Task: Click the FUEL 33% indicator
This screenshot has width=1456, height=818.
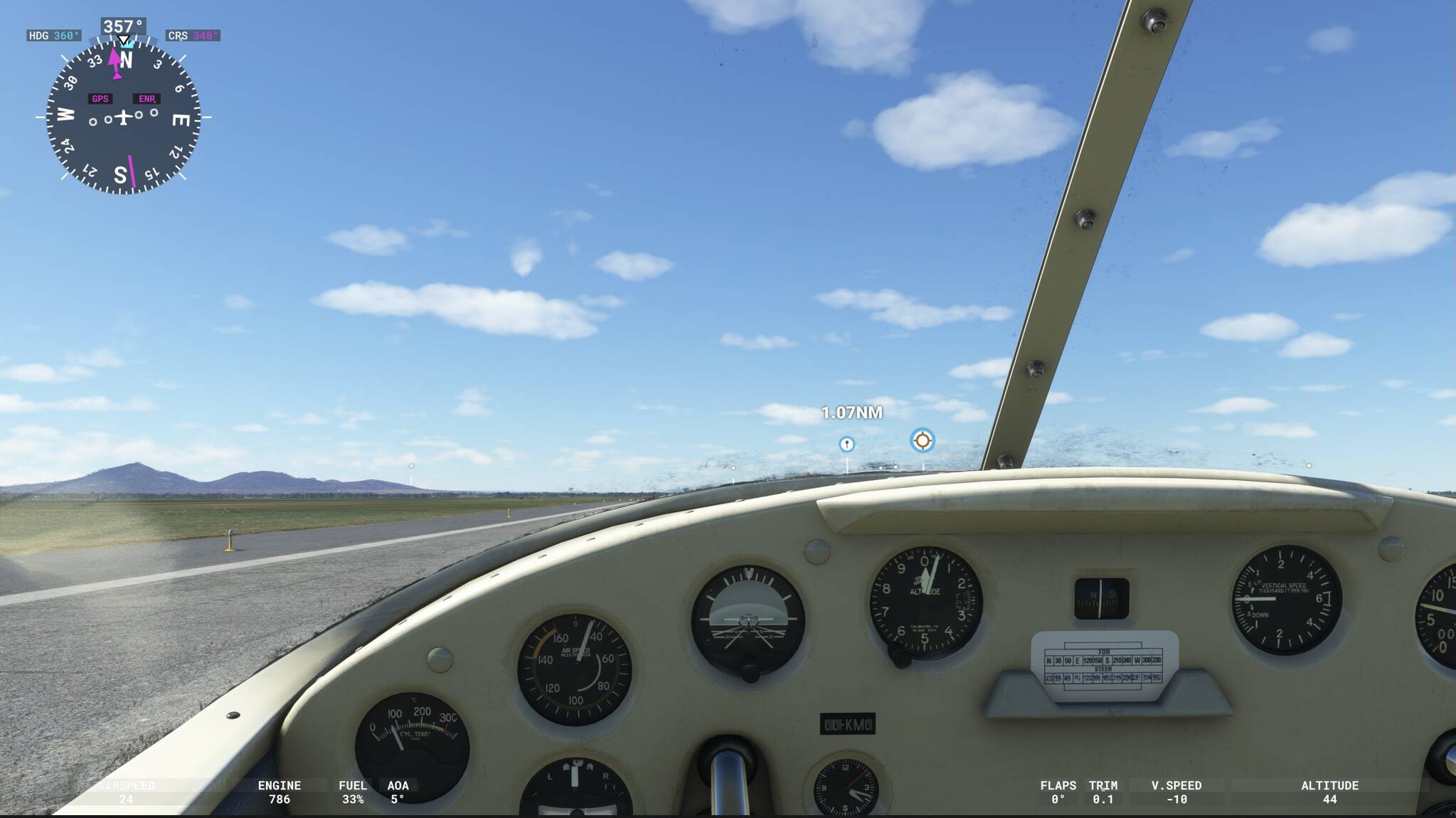Action: (x=354, y=792)
